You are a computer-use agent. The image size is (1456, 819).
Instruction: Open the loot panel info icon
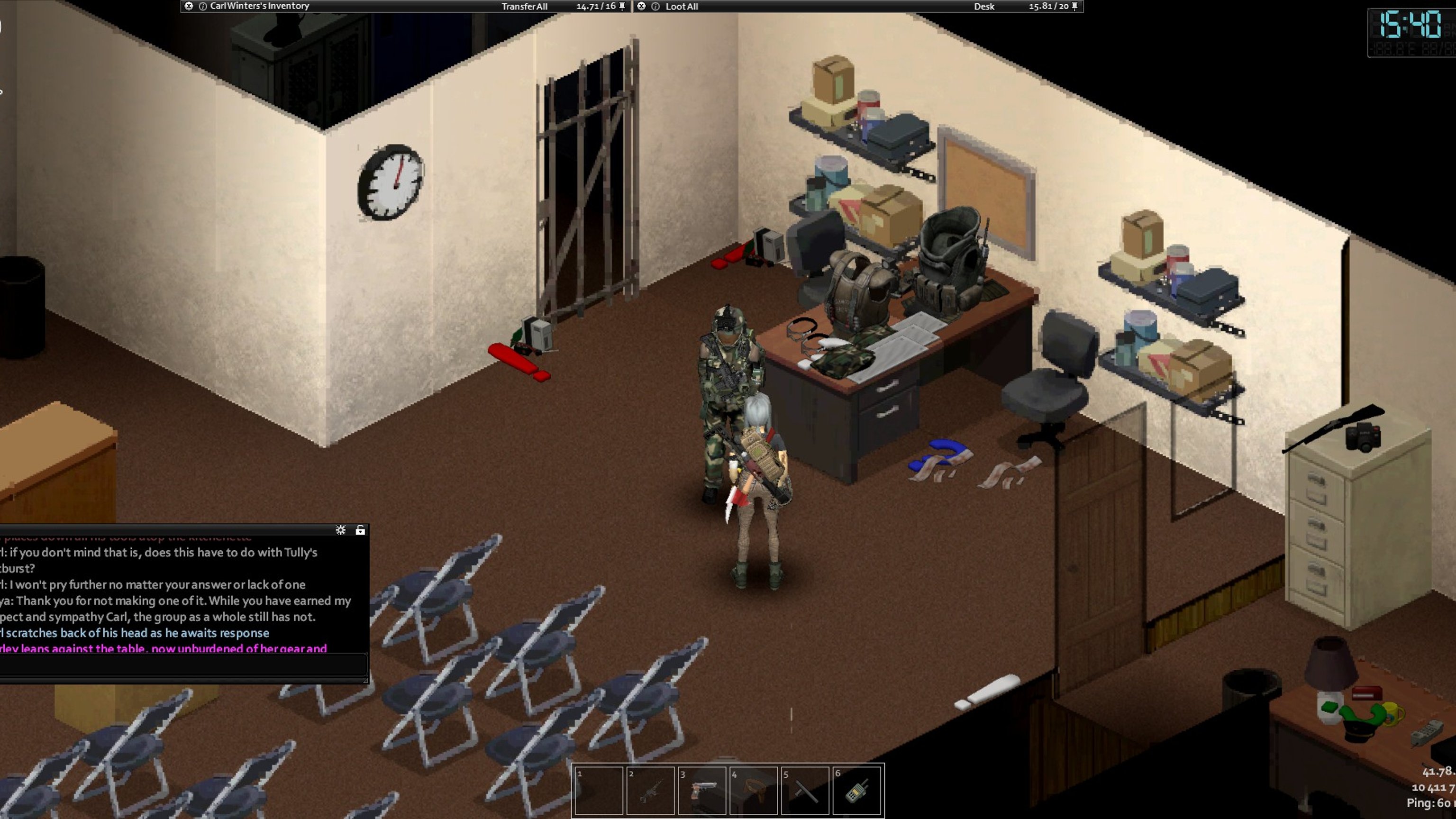tap(655, 6)
